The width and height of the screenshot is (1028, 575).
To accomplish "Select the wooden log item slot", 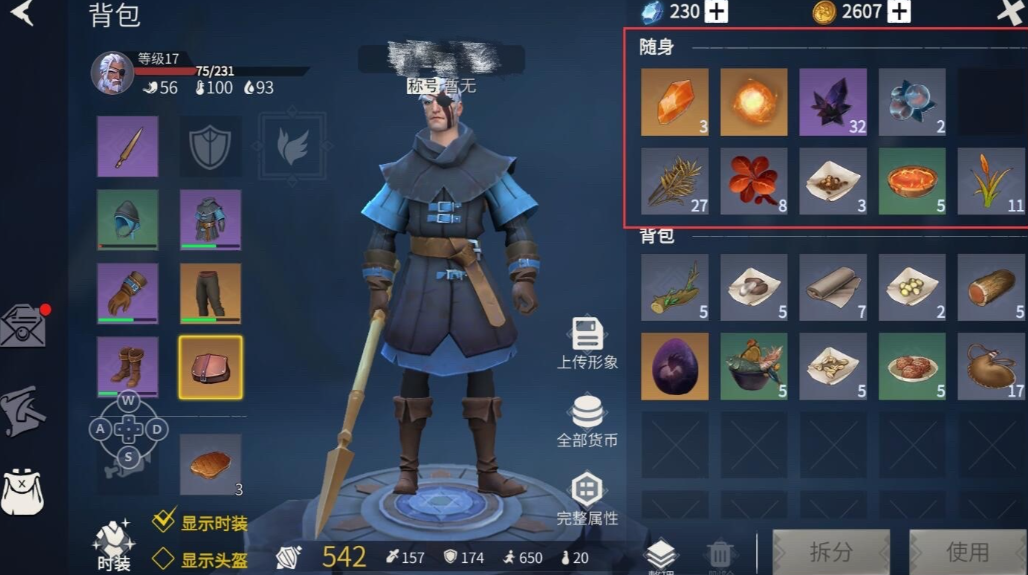I will (x=991, y=287).
